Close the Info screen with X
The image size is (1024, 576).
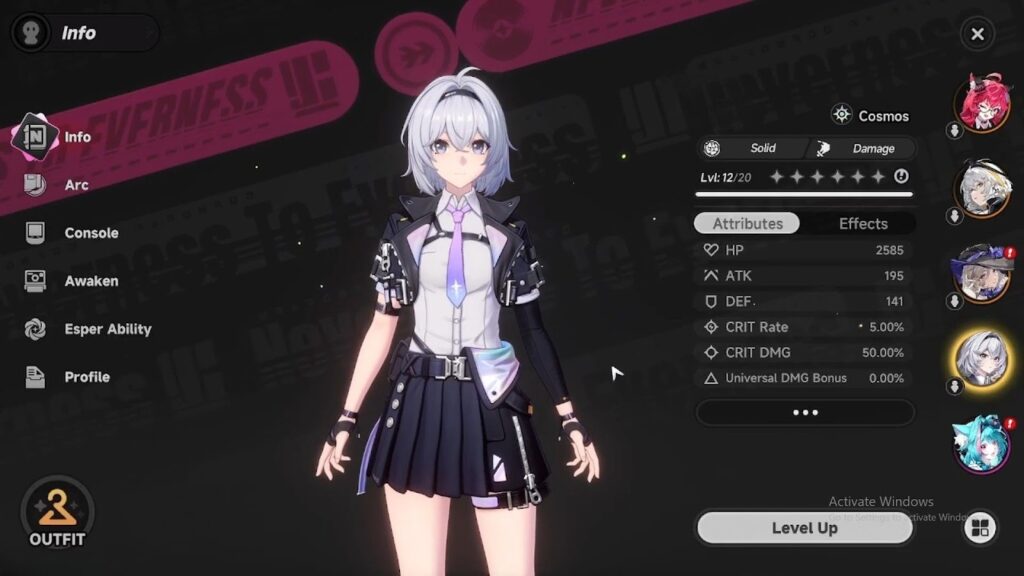pyautogui.click(x=977, y=34)
